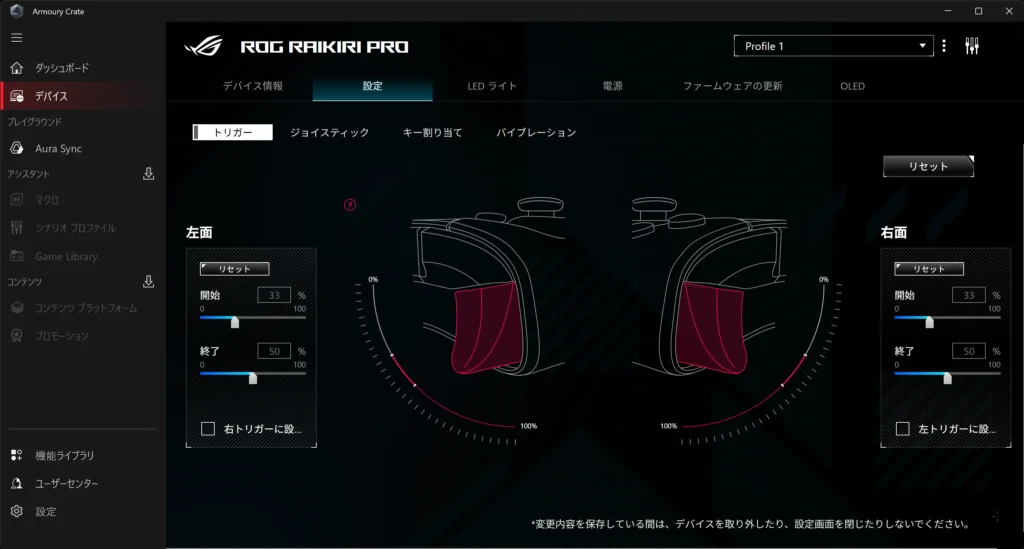
Task: Close the Armoury Crate window
Action: (1006, 10)
